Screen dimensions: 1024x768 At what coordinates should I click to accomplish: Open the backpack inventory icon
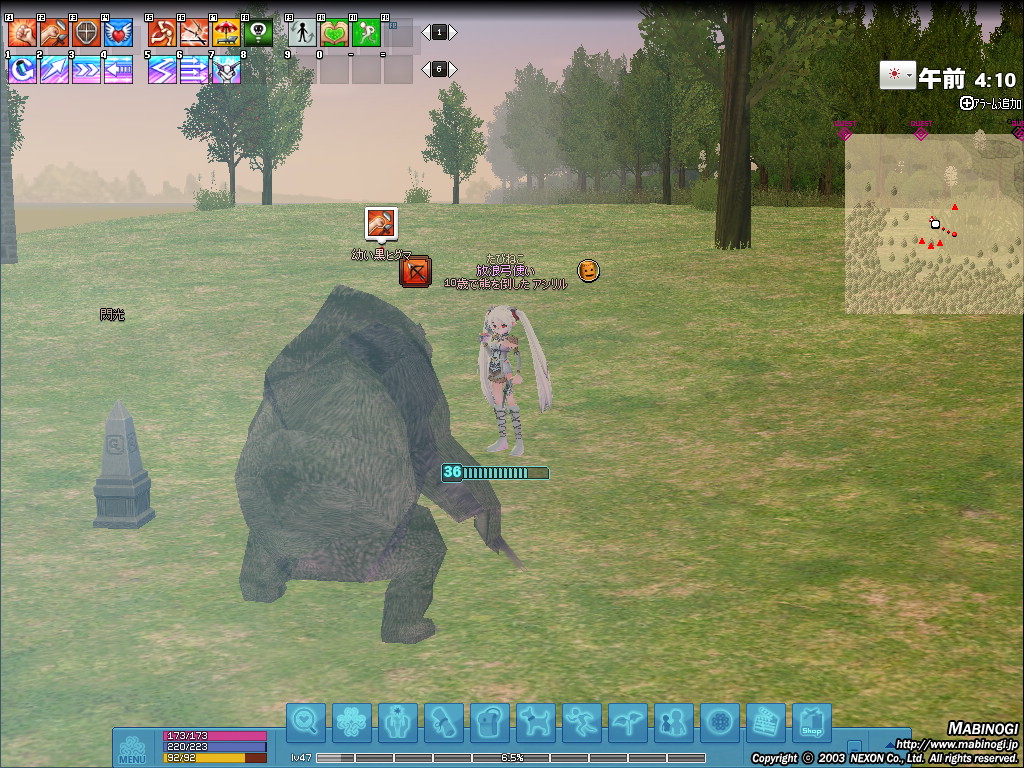489,722
